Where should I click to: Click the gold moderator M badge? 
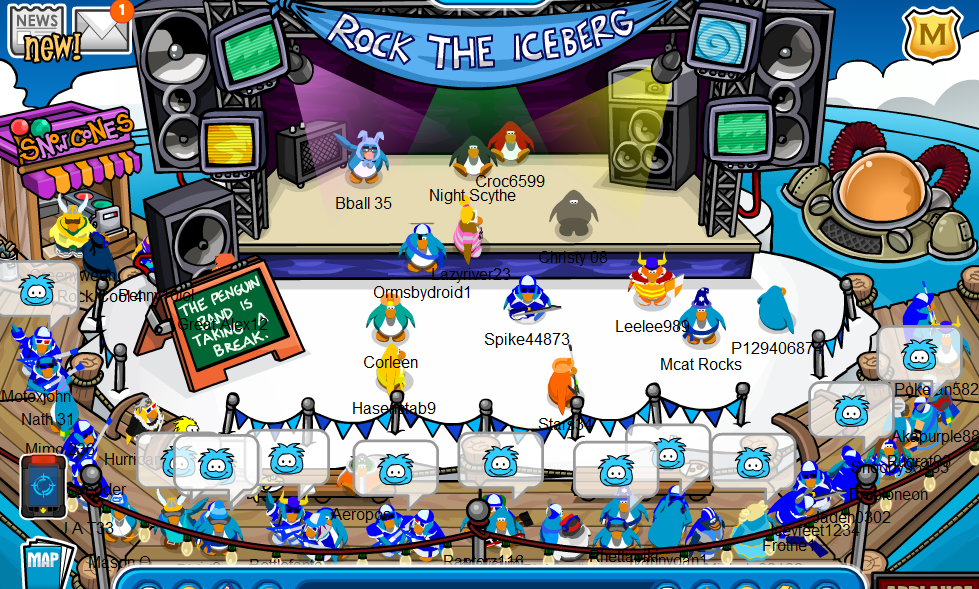pyautogui.click(x=932, y=36)
